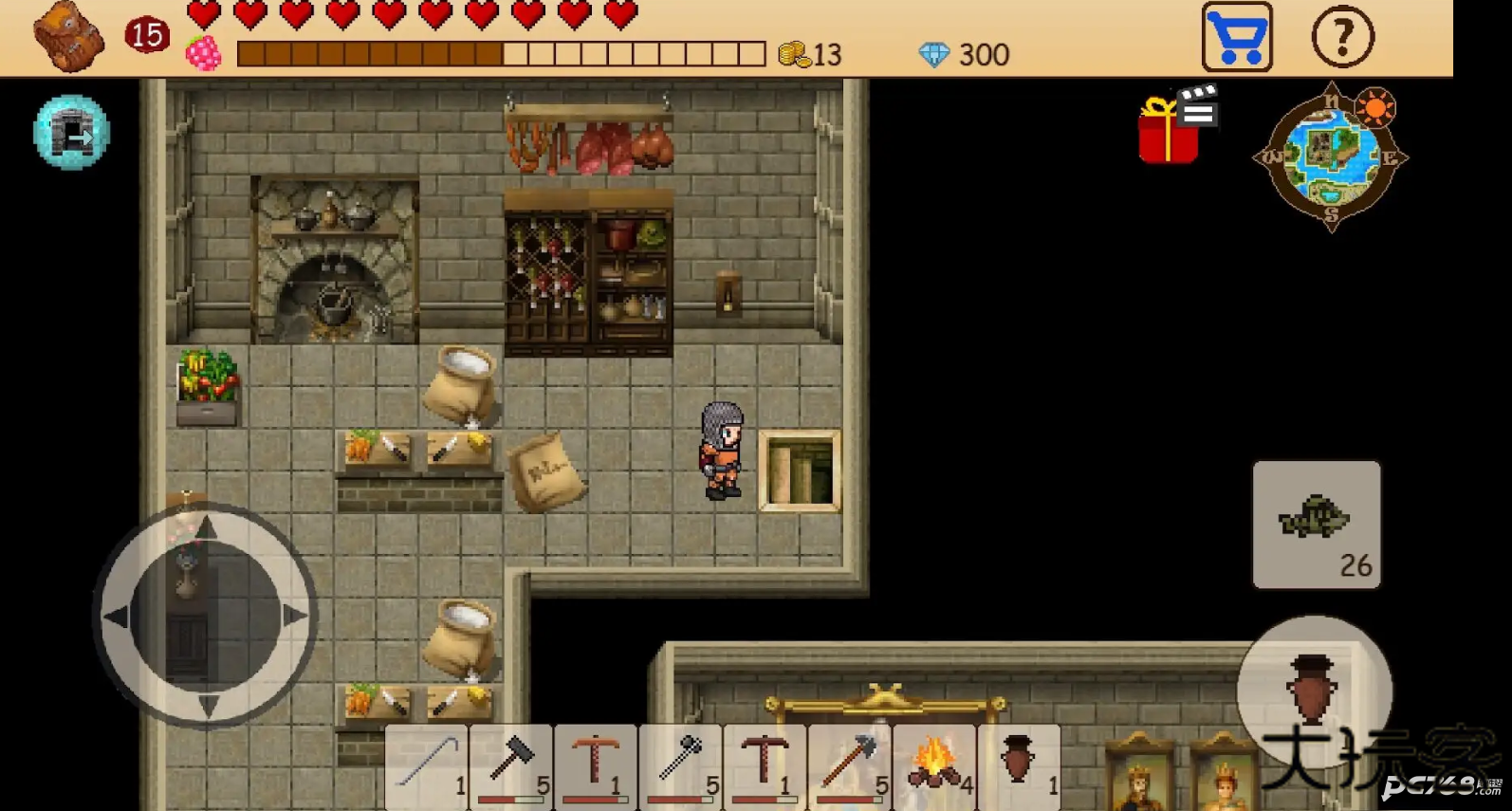Choose the clay urn hotbar slot

point(1019,765)
